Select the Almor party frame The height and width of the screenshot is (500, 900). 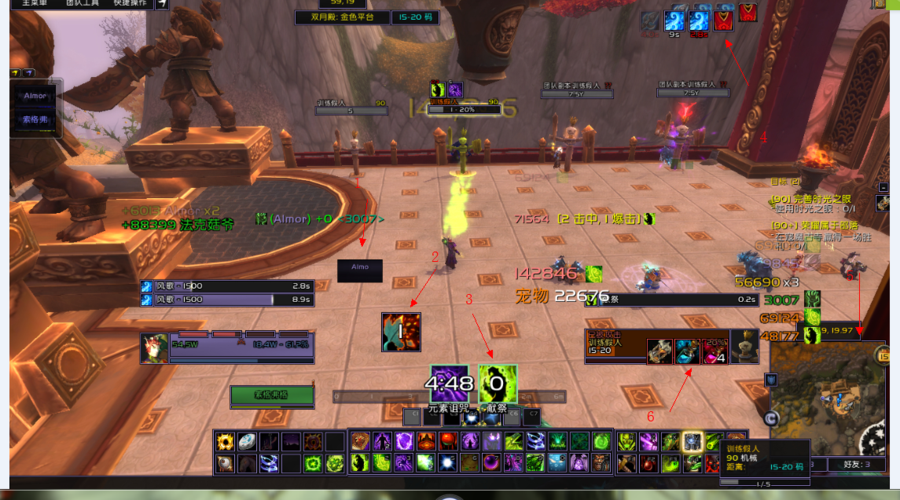coord(35,96)
